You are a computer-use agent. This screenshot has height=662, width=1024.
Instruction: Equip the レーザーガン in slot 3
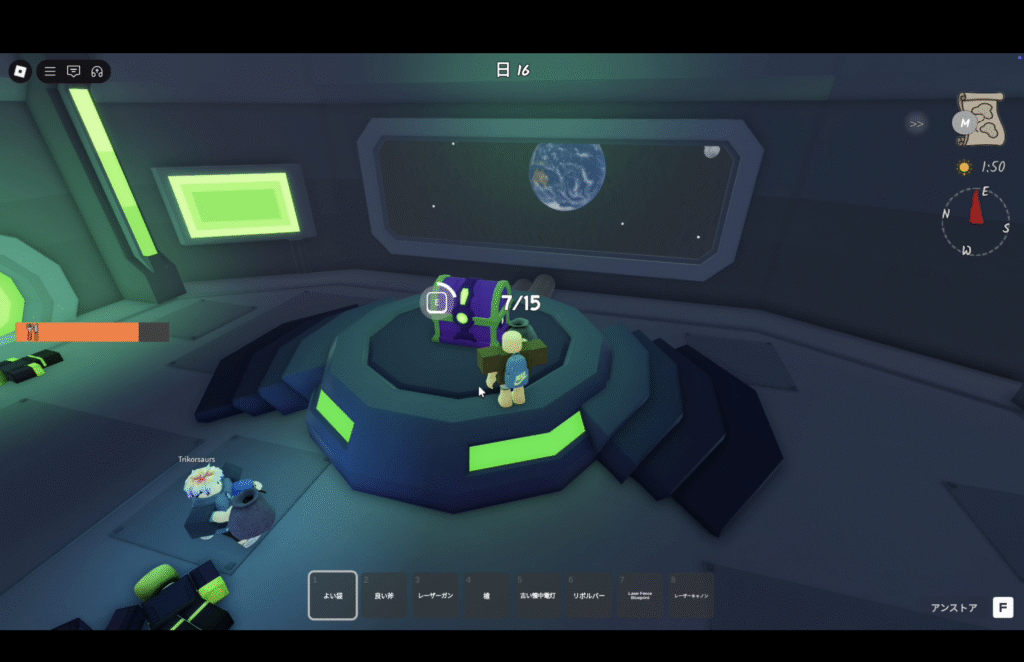(436, 595)
